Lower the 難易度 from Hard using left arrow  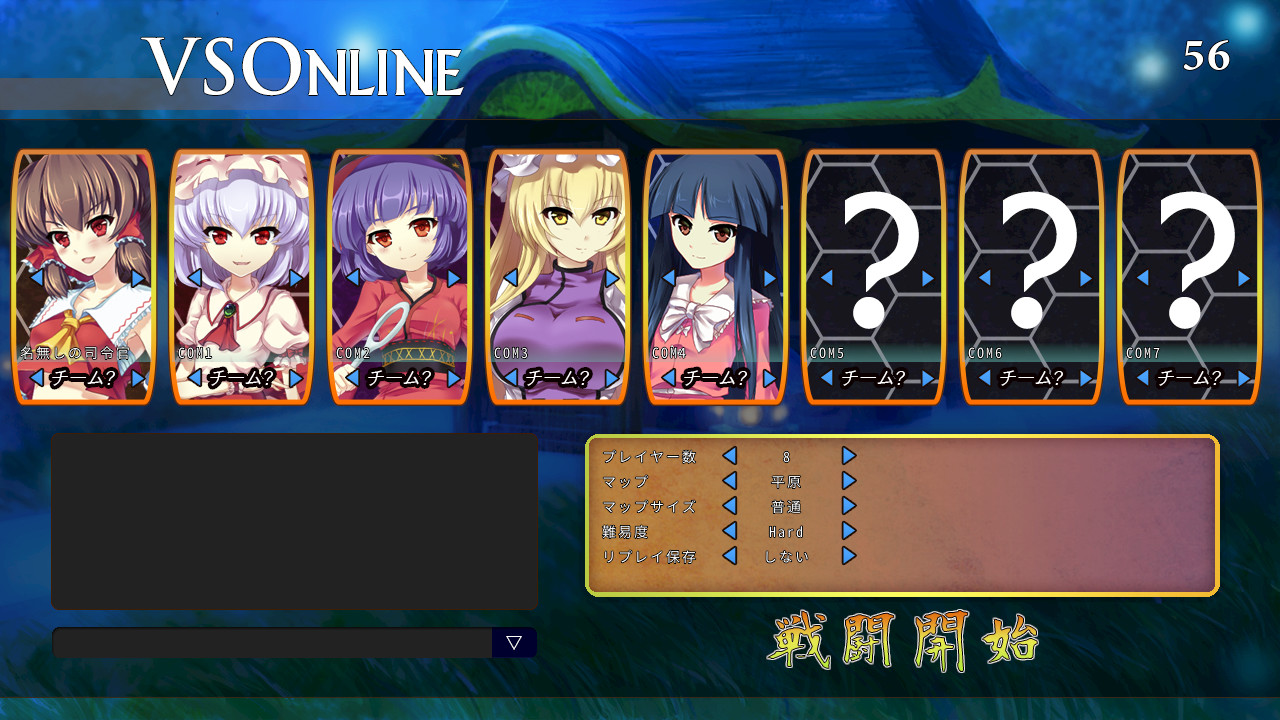coord(731,532)
